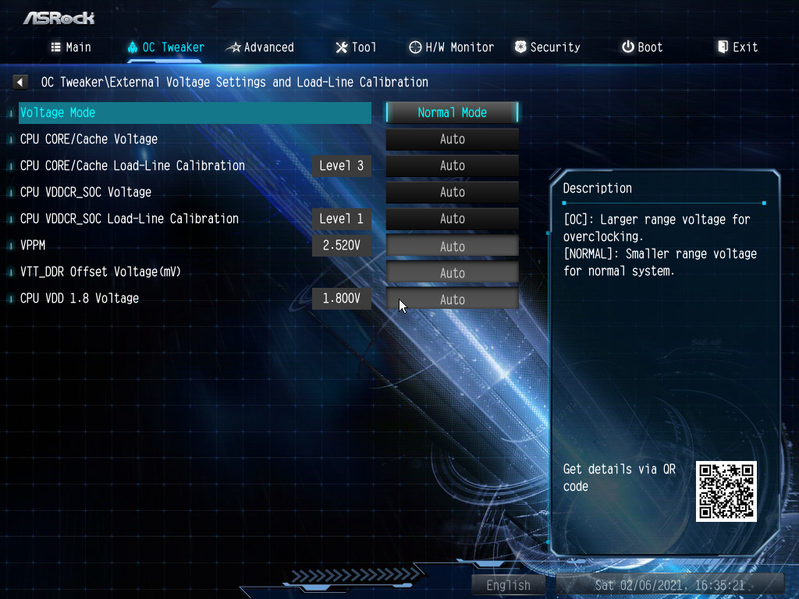Select the Tool tab
Screen dimensions: 799x599
[x=355, y=47]
